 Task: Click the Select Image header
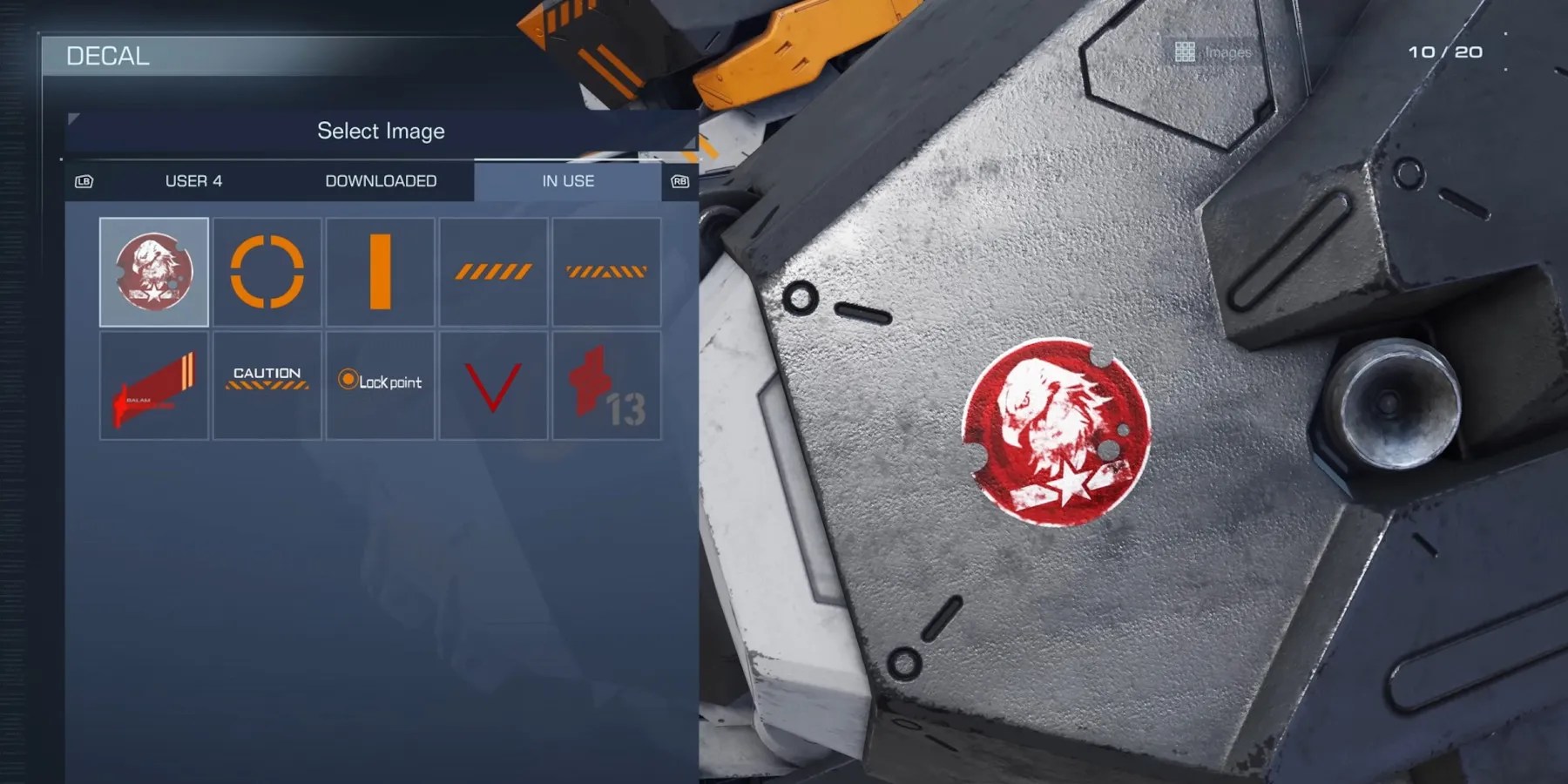(382, 131)
